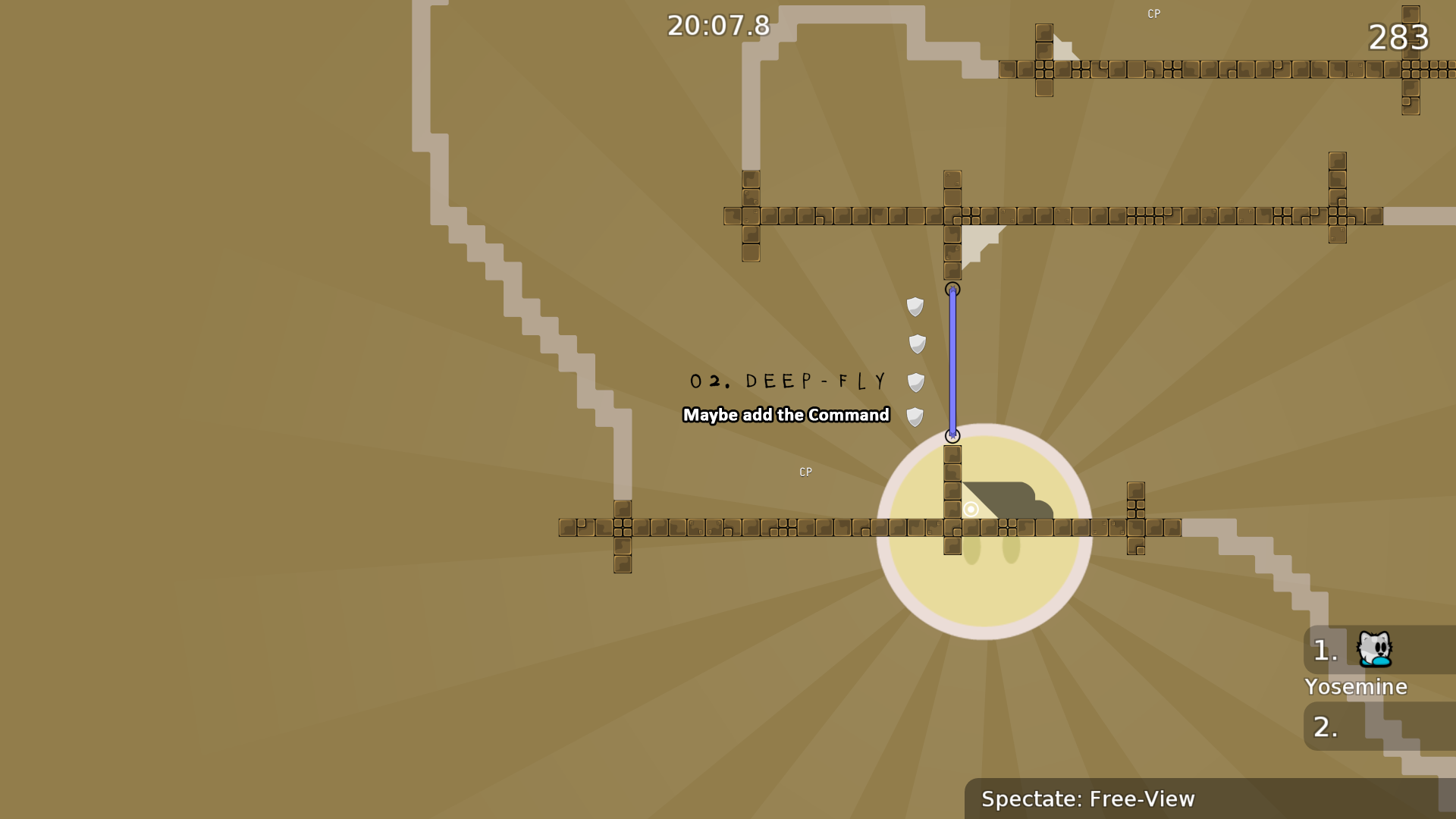Screen dimensions: 1456x819
Task: Click the second shield pickup from the top
Action: [916, 343]
